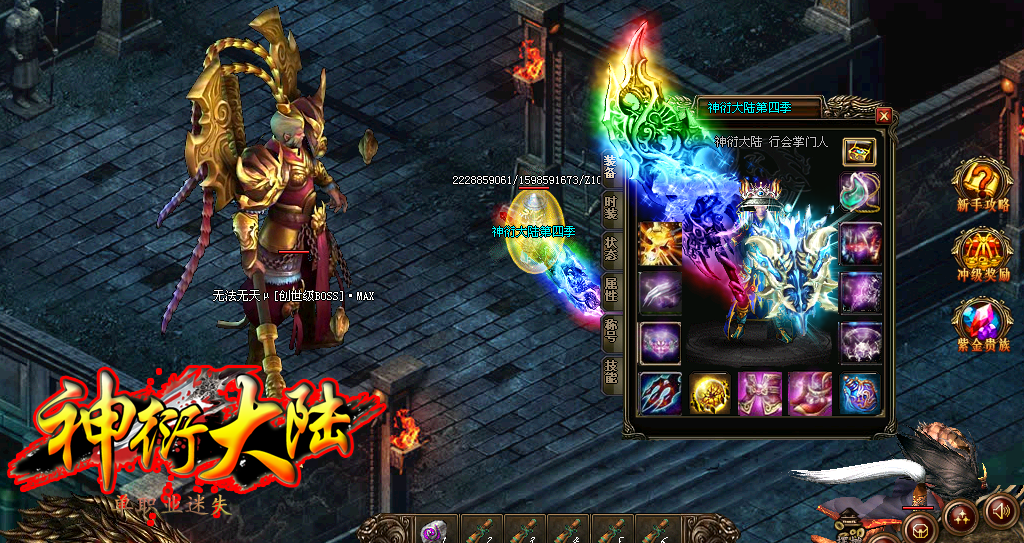Select the pink belt equipment slot
The image size is (1024, 543).
[x=759, y=393]
